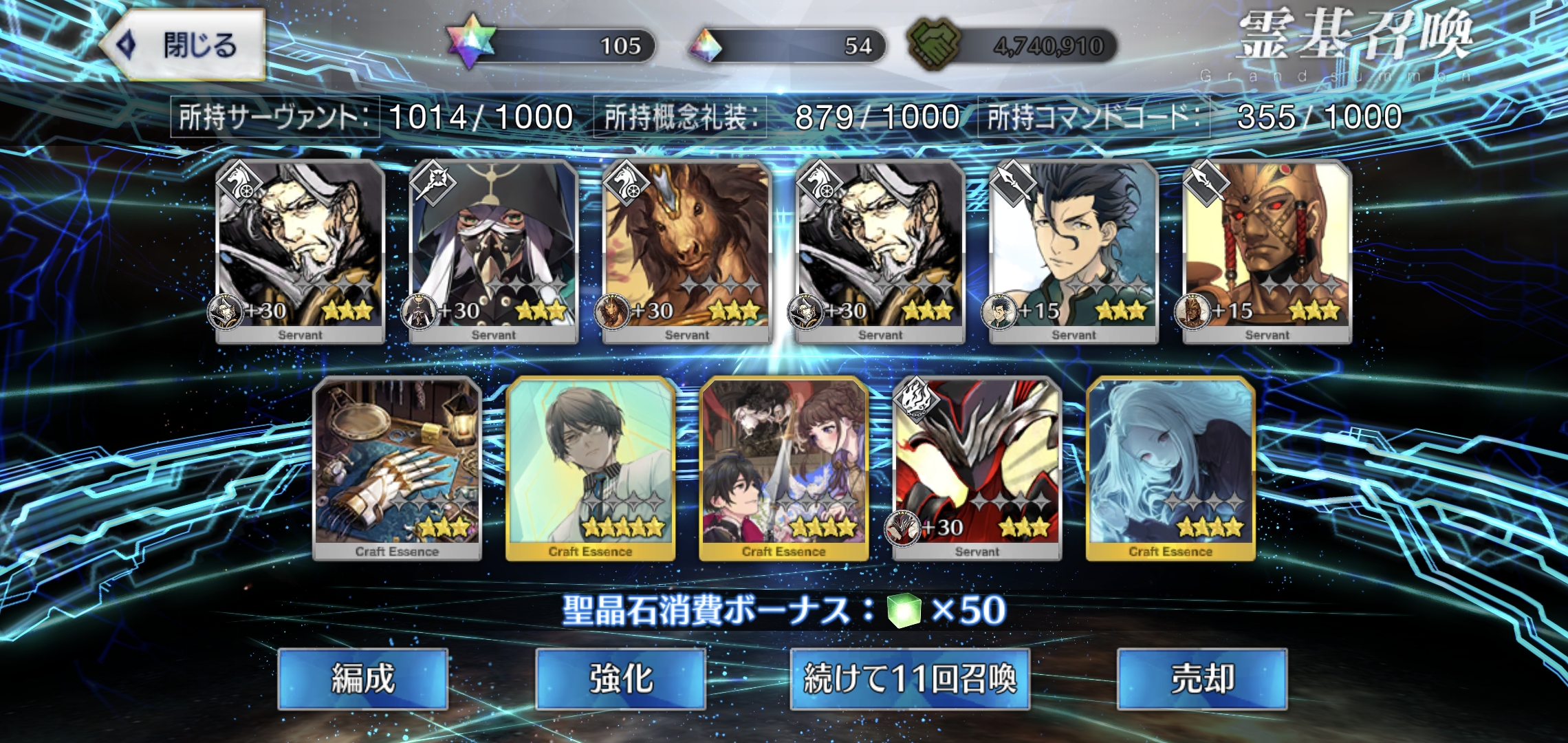Select the masked caster servant in black hat

(x=493, y=251)
